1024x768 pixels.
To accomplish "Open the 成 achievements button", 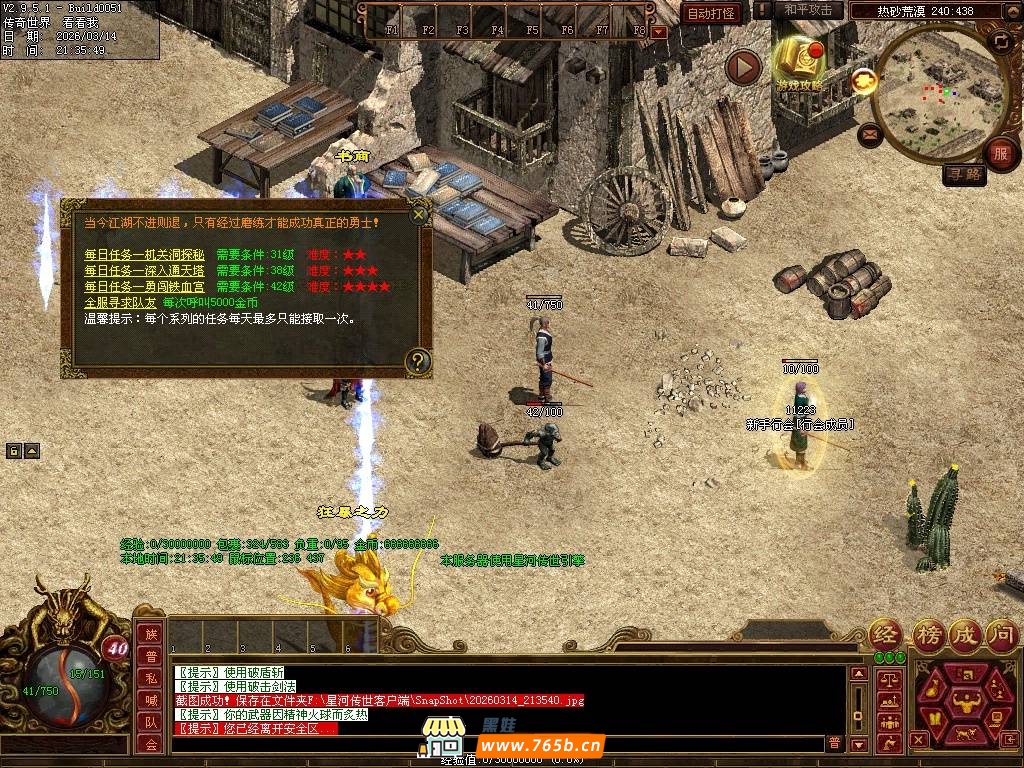I will (966, 633).
